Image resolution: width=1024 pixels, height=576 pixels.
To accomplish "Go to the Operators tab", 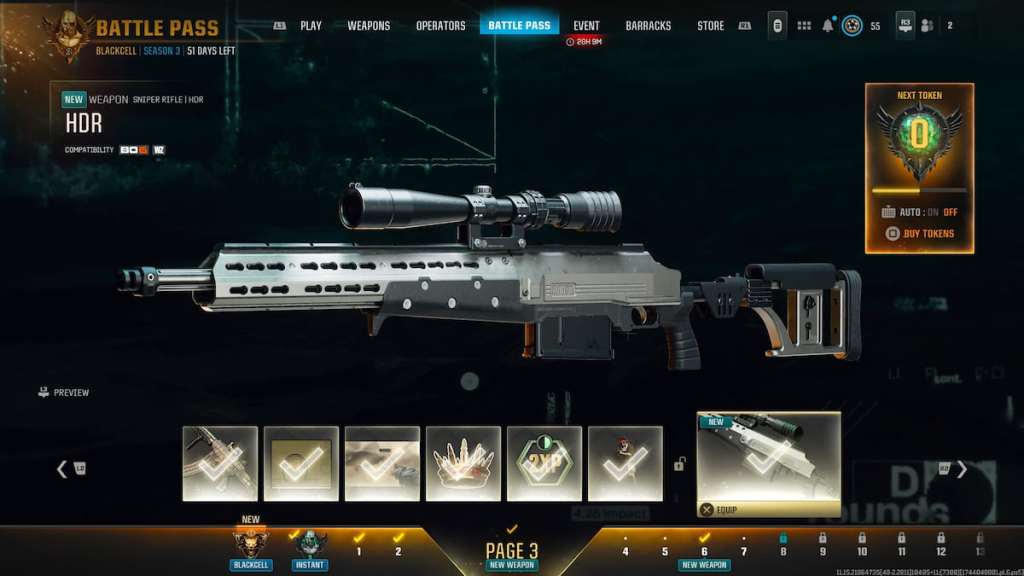I will [440, 25].
